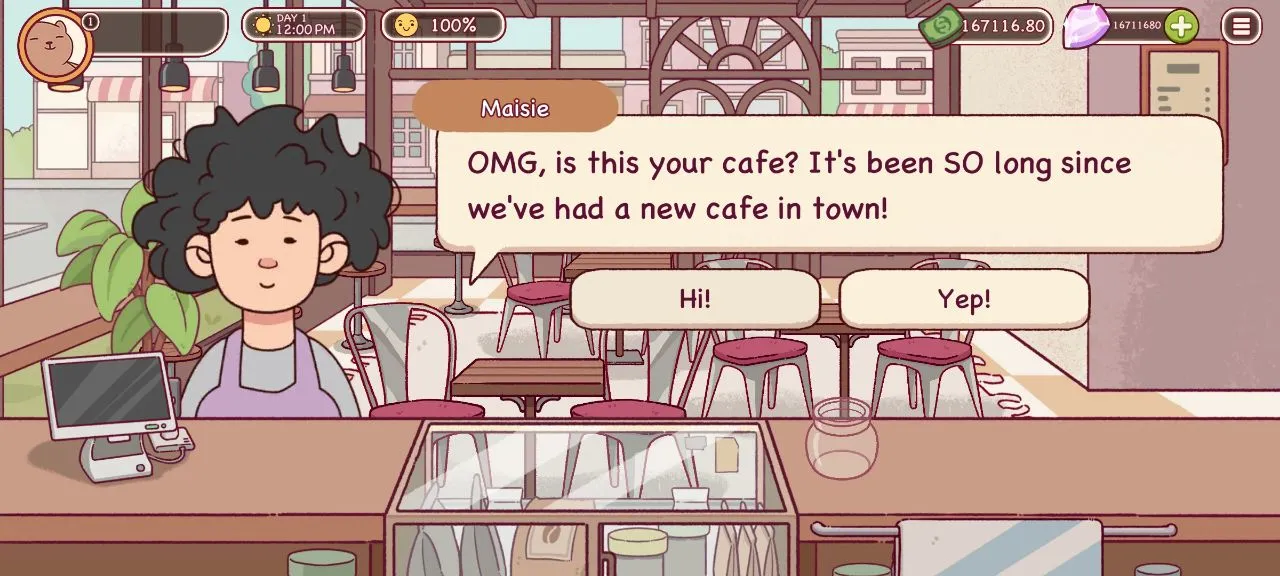Open the hamburger menu button
The height and width of the screenshot is (576, 1280).
coord(1241,26)
